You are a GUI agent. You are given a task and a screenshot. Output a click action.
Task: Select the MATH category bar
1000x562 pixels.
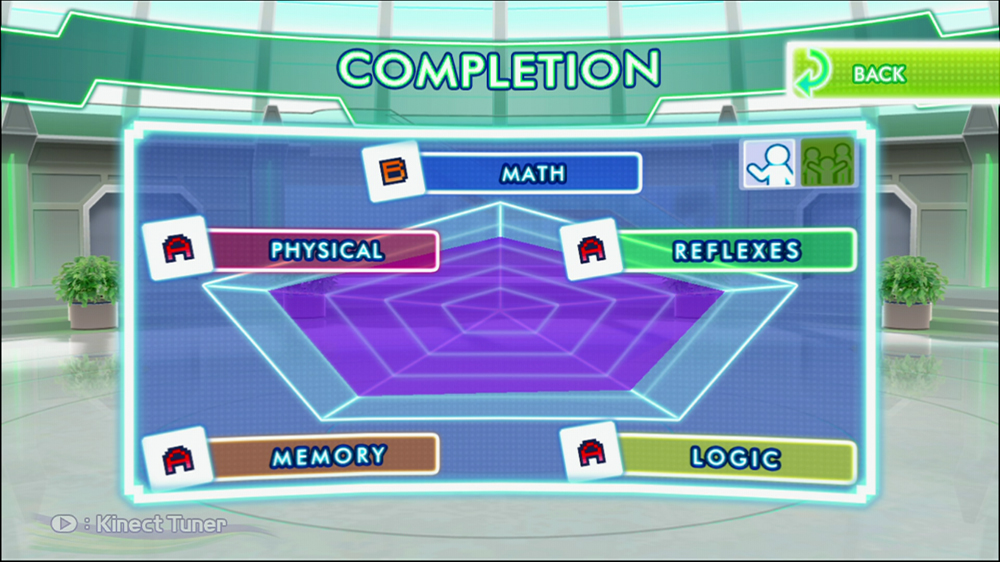tap(532, 173)
